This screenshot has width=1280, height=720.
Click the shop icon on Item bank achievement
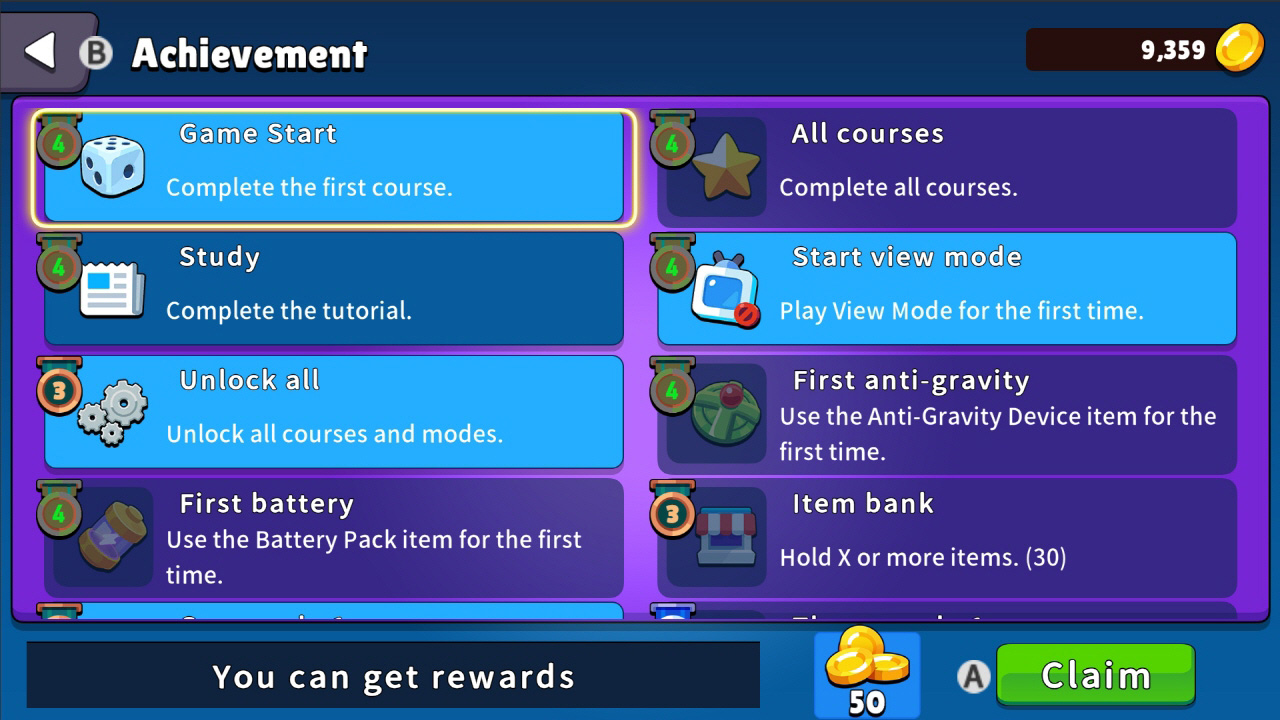click(x=727, y=537)
